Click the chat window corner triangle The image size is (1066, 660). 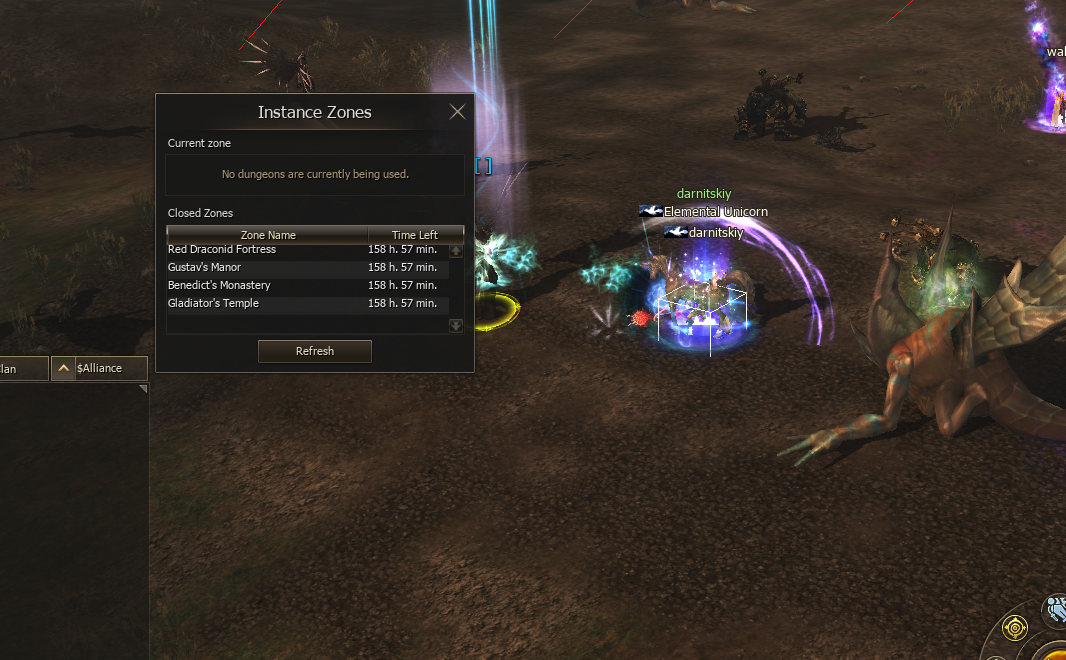[x=143, y=389]
